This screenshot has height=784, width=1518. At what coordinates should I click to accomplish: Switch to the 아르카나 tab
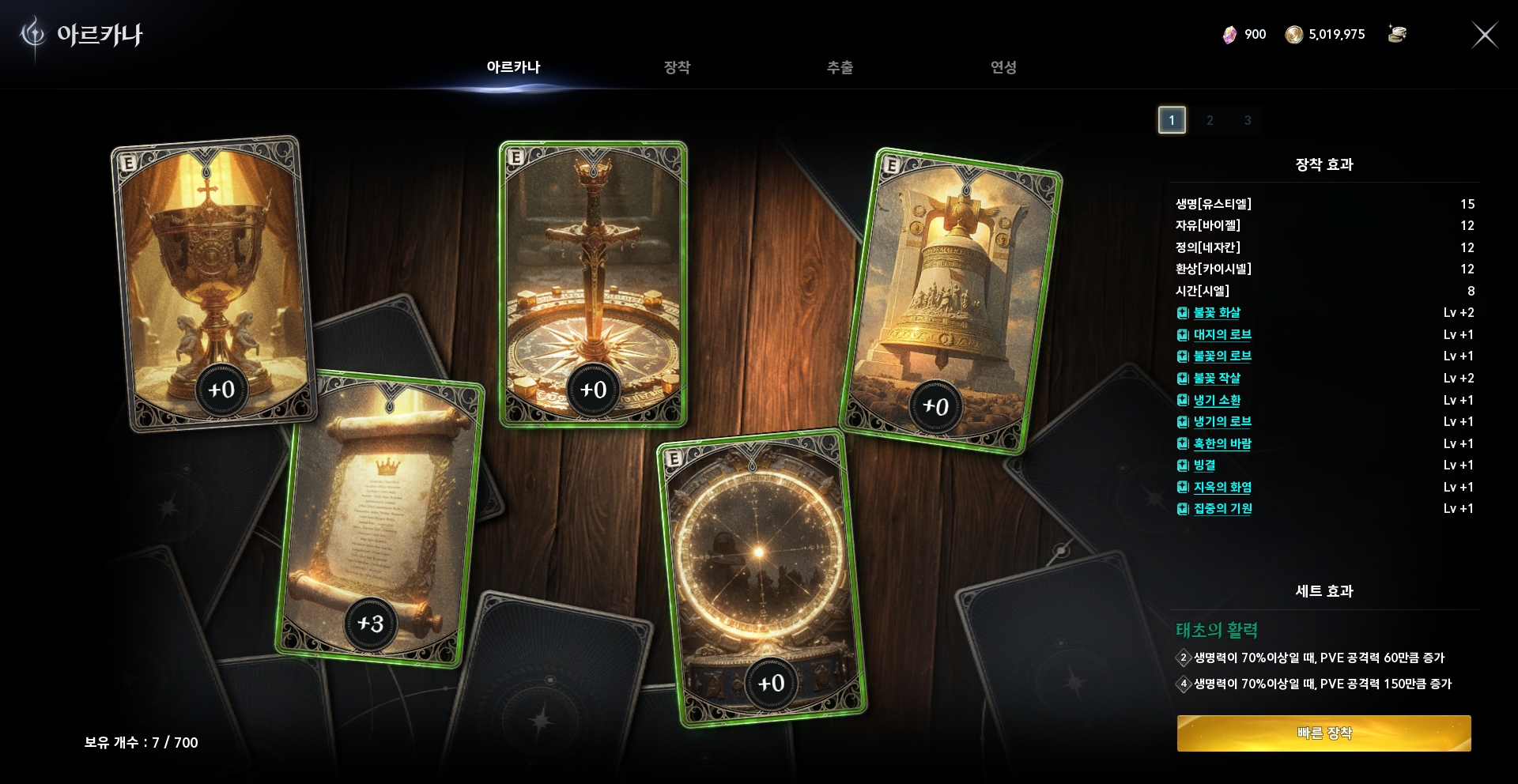coord(513,67)
